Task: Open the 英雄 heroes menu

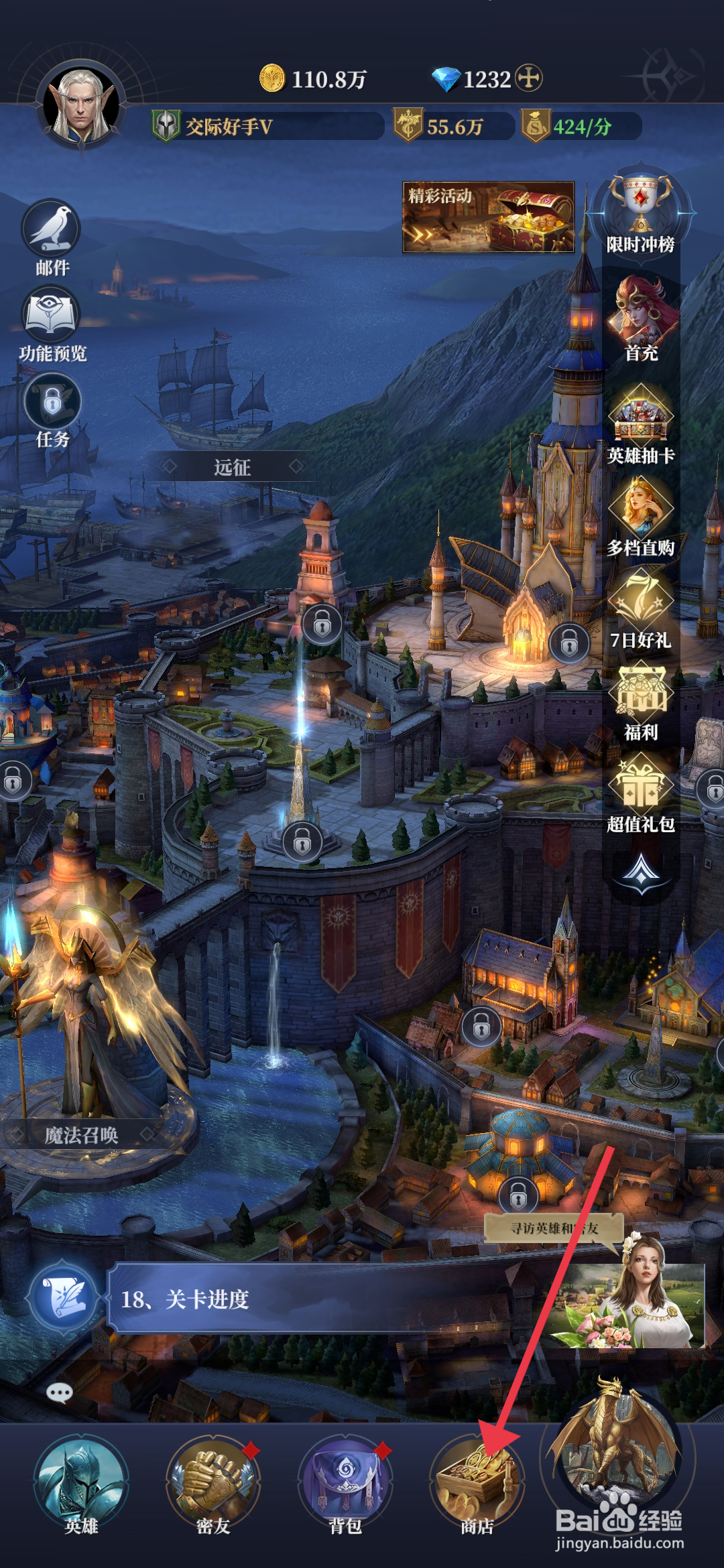Action: click(81, 1482)
